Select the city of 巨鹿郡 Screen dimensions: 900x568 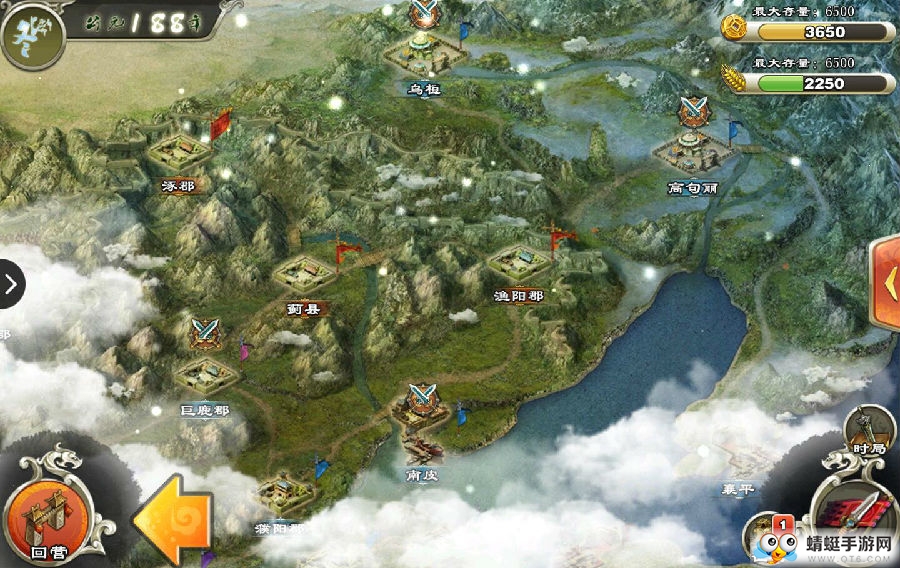click(205, 376)
